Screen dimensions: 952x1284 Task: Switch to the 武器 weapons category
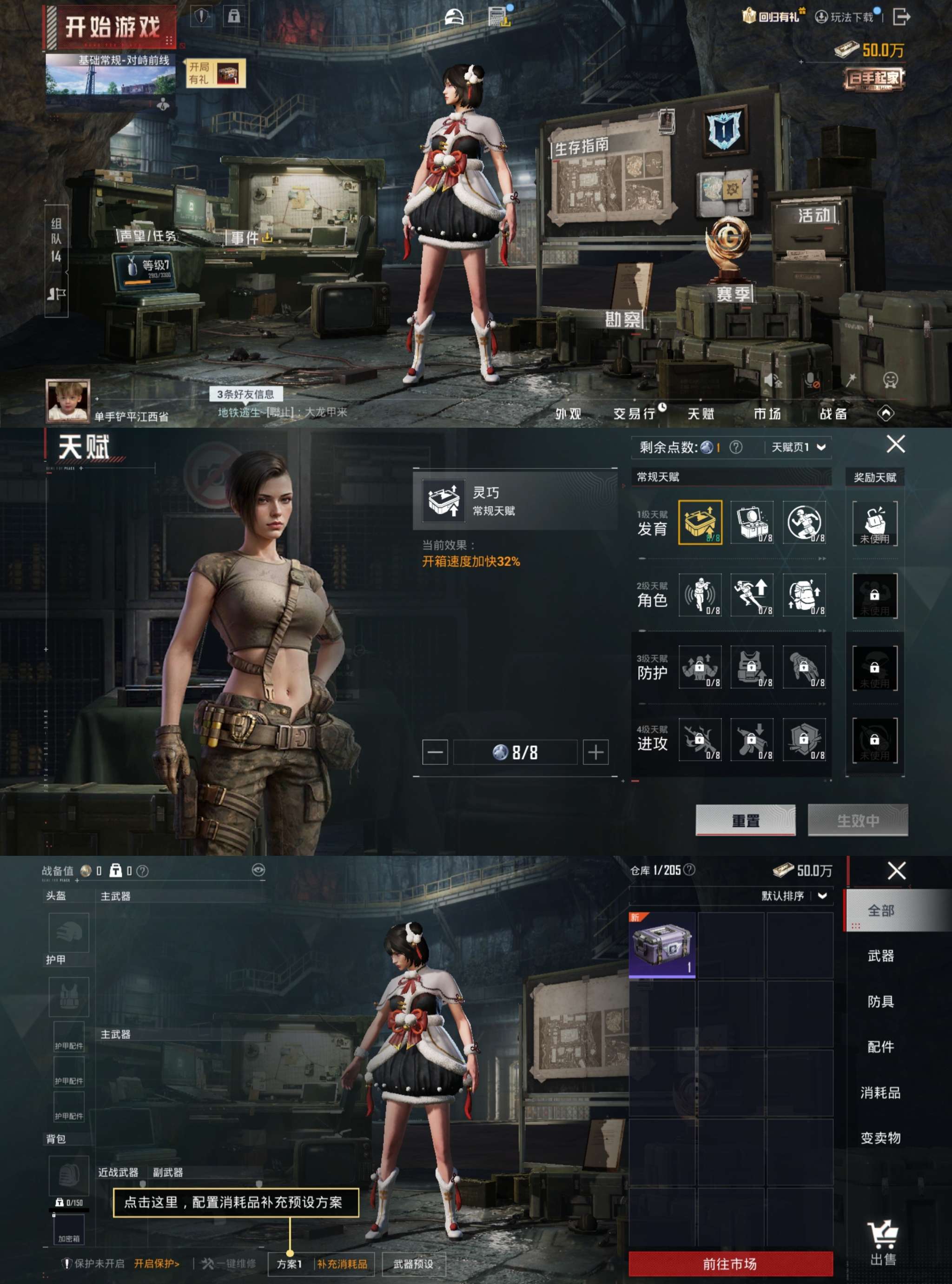(x=880, y=956)
